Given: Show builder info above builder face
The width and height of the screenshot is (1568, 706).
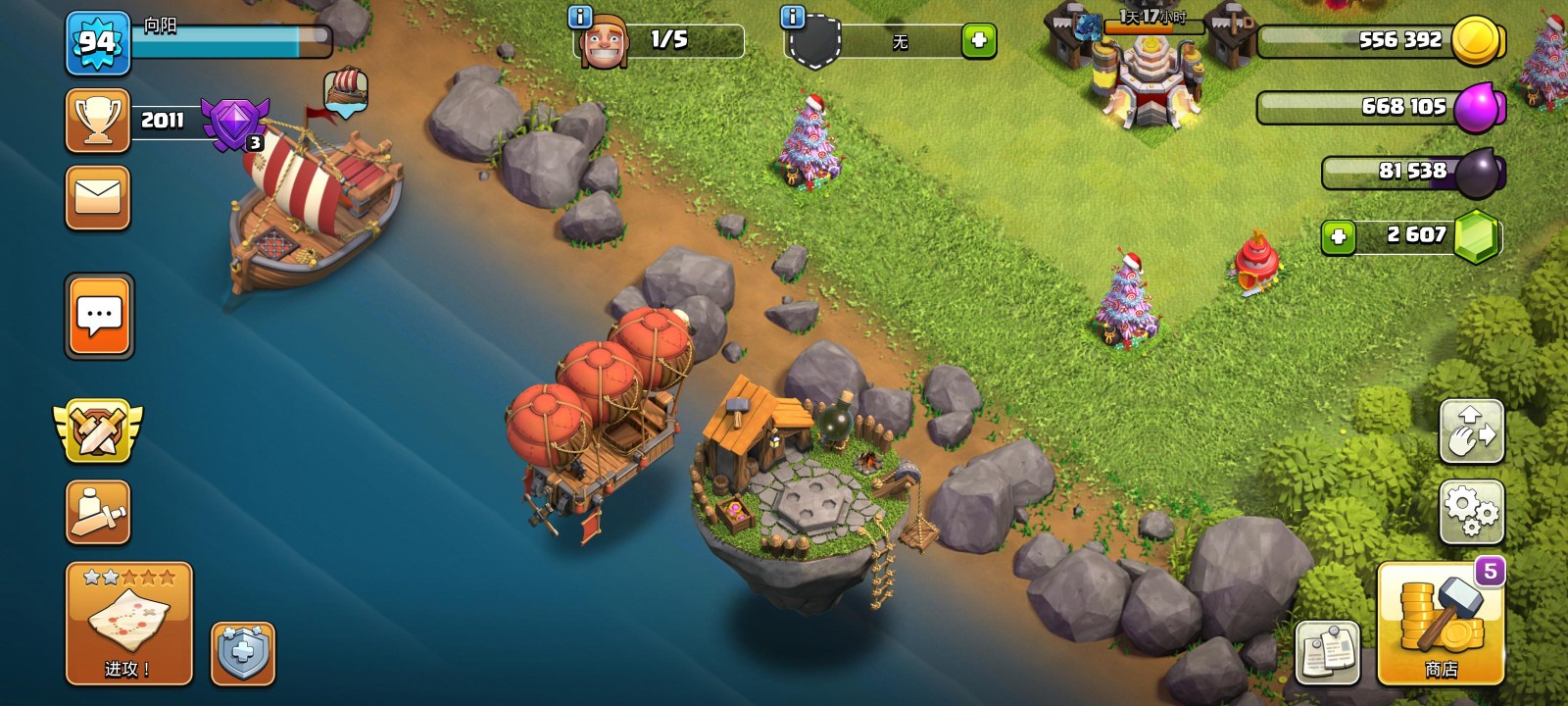Looking at the screenshot, I should pyautogui.click(x=580, y=17).
